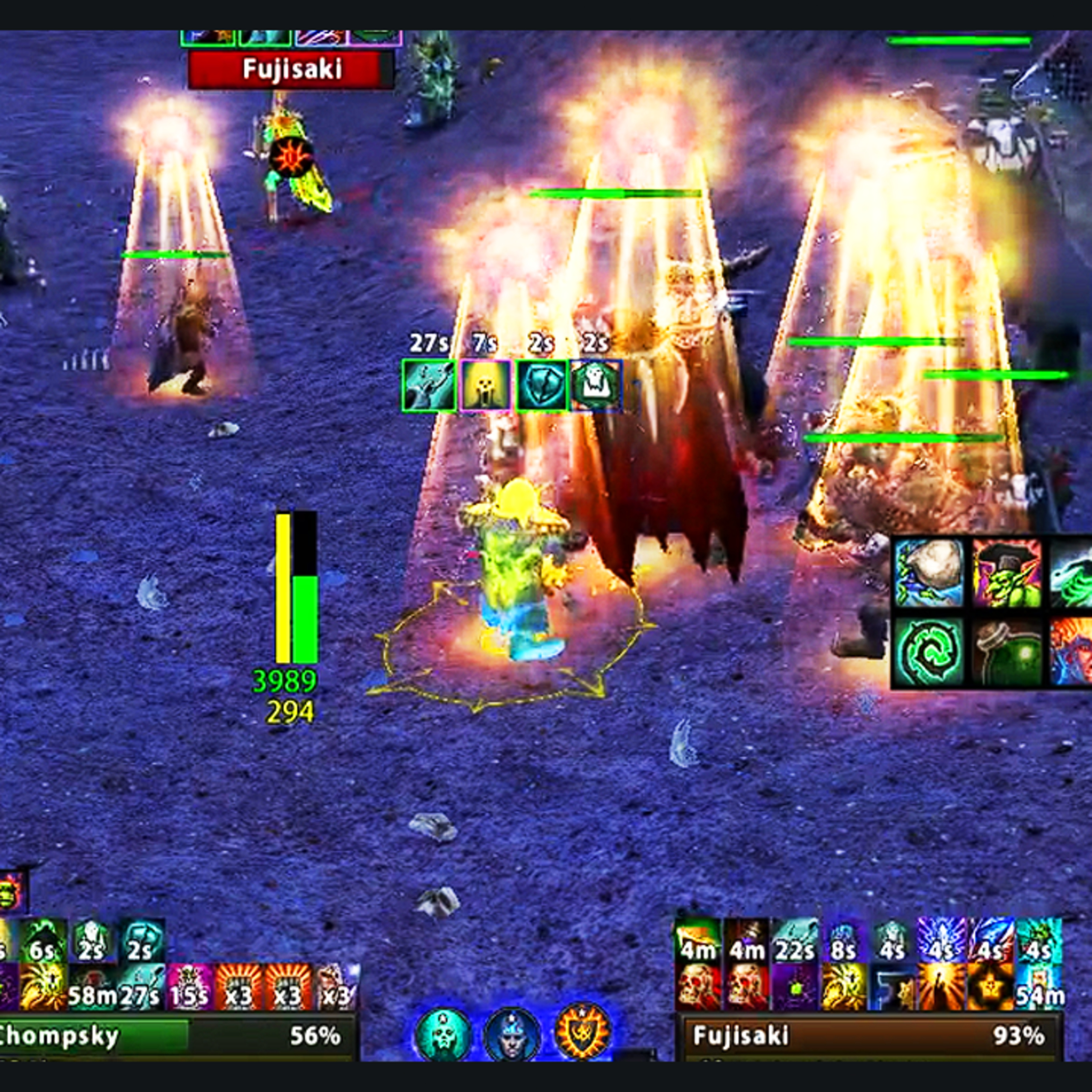1092x1092 pixels.
Task: Use the green potion flask item
Action: pos(1007,652)
